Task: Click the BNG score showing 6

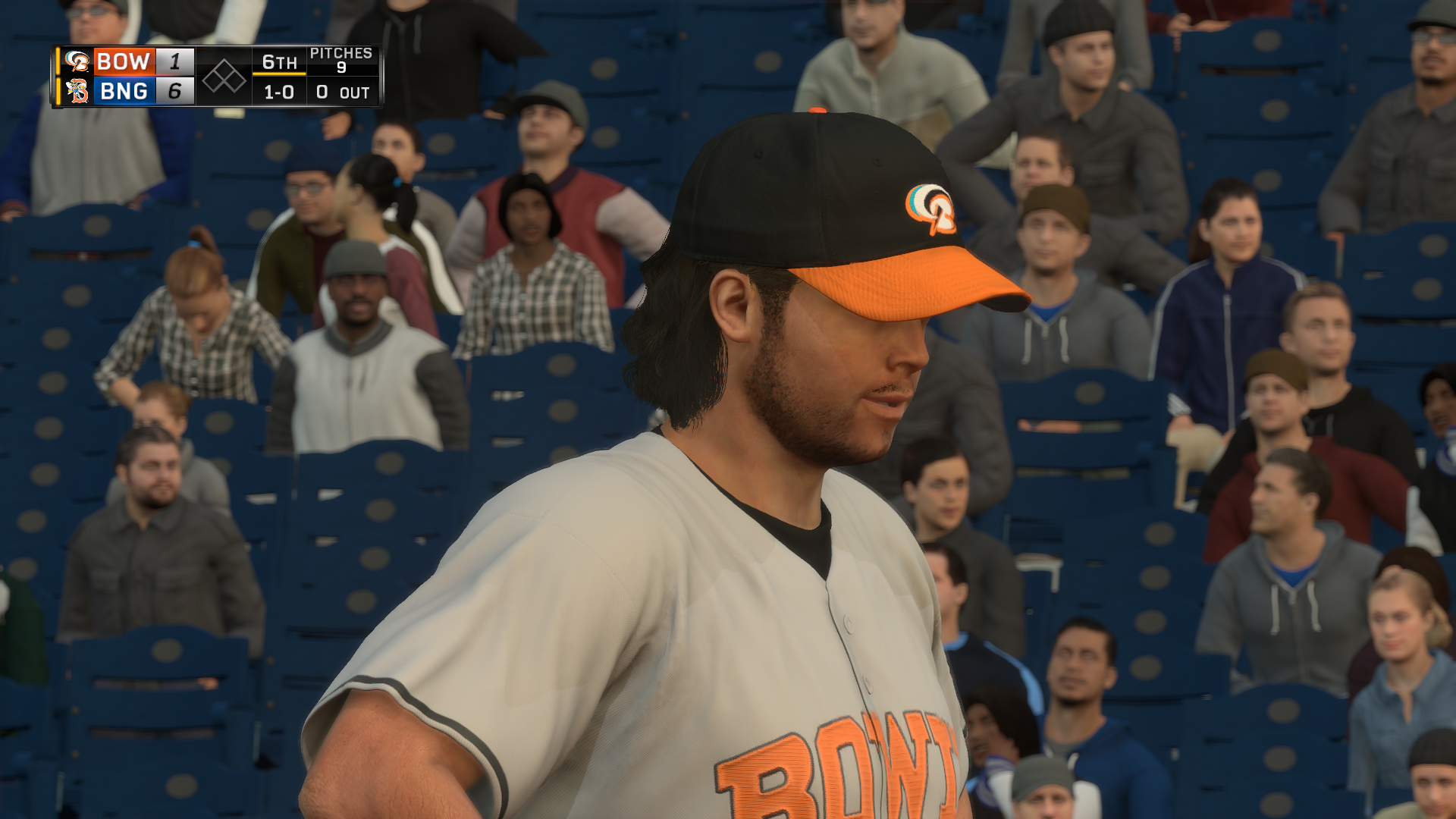Action: [x=173, y=92]
